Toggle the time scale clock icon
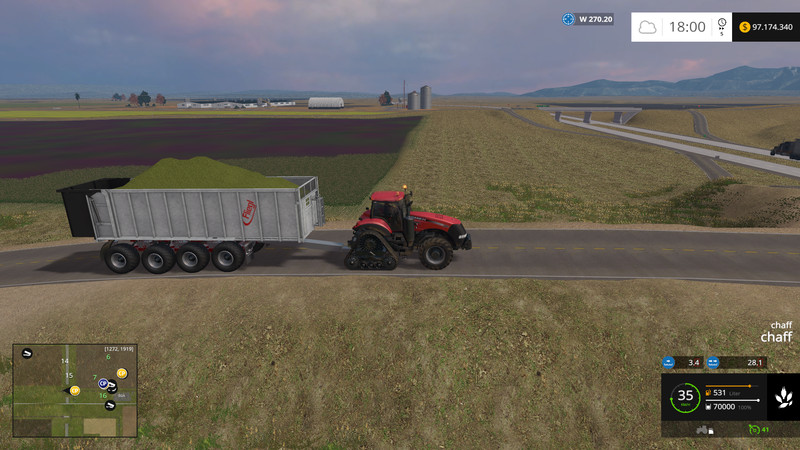800x450 pixels. tap(721, 25)
